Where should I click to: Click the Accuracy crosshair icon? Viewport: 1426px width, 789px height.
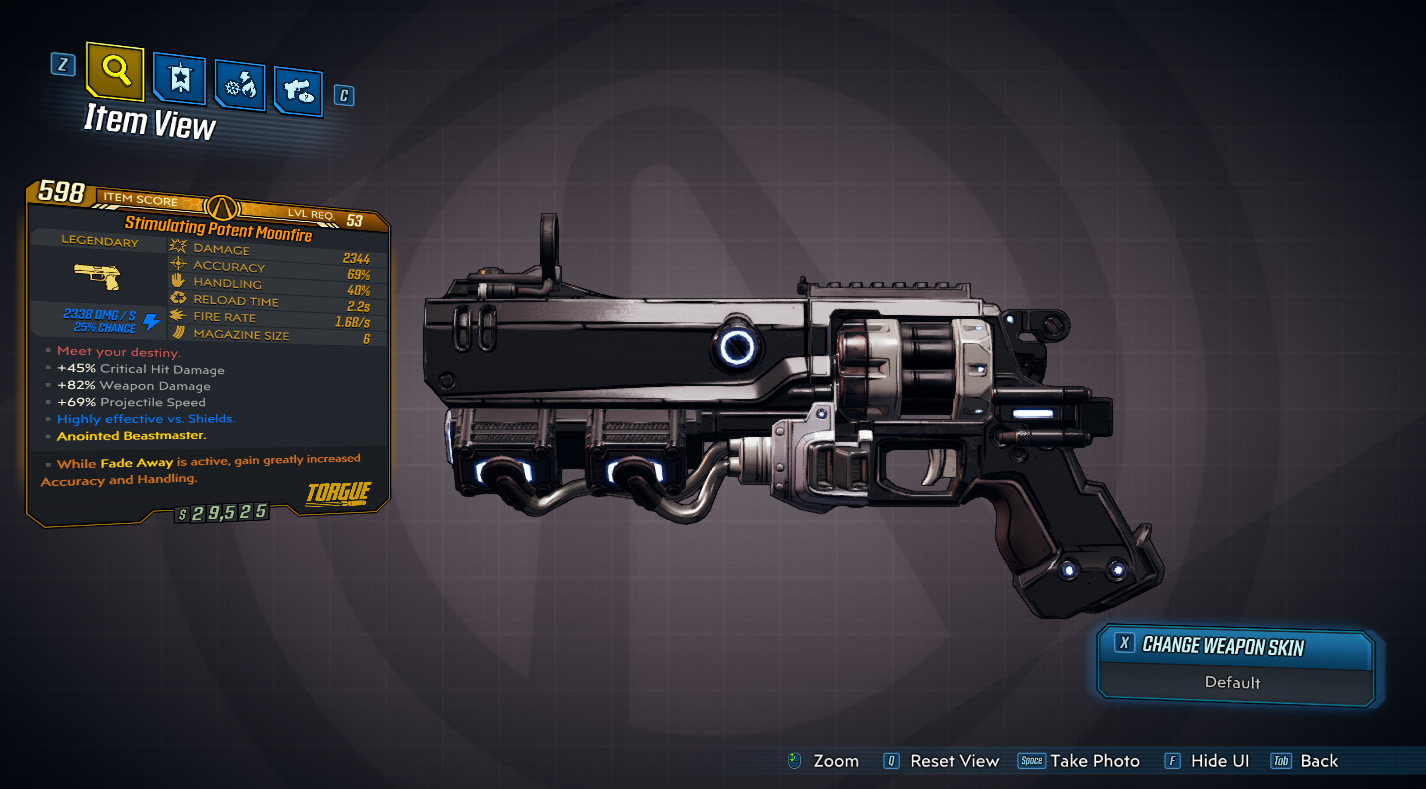tap(177, 265)
